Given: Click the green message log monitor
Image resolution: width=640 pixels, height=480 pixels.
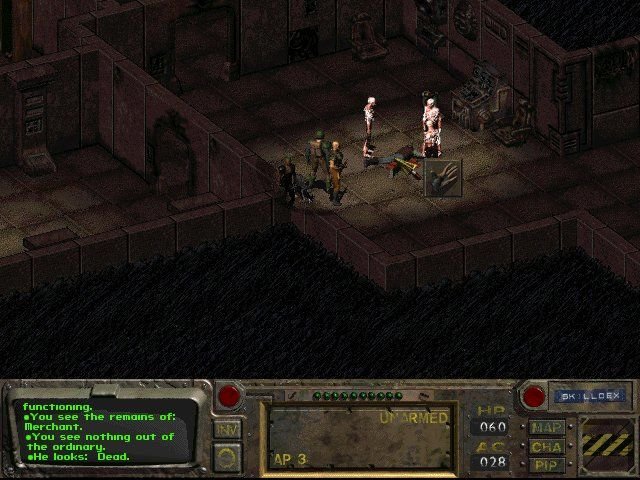Looking at the screenshot, I should [x=105, y=431].
